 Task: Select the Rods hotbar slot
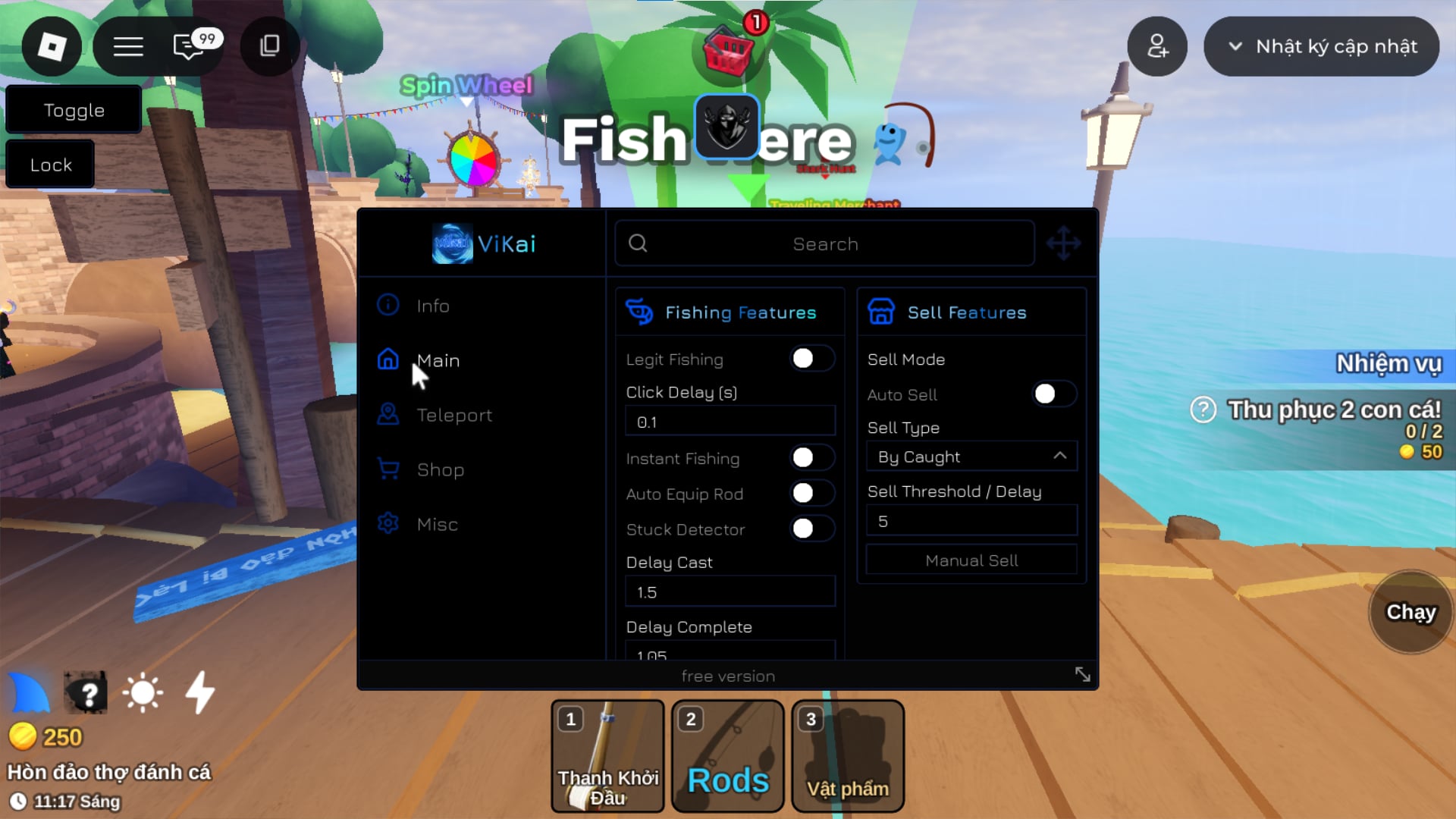point(727,756)
